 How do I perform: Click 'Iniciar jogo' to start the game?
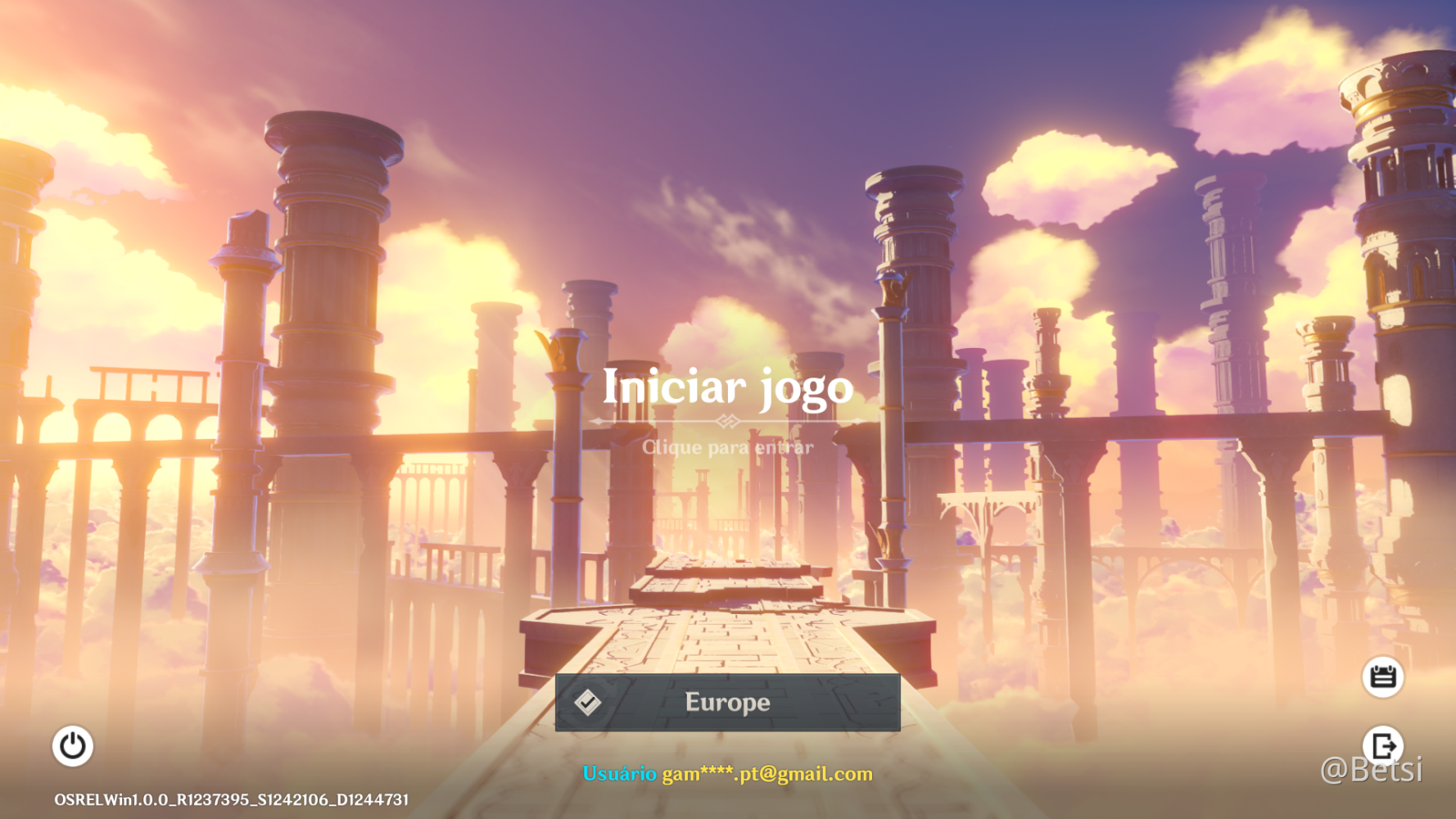pos(727,388)
